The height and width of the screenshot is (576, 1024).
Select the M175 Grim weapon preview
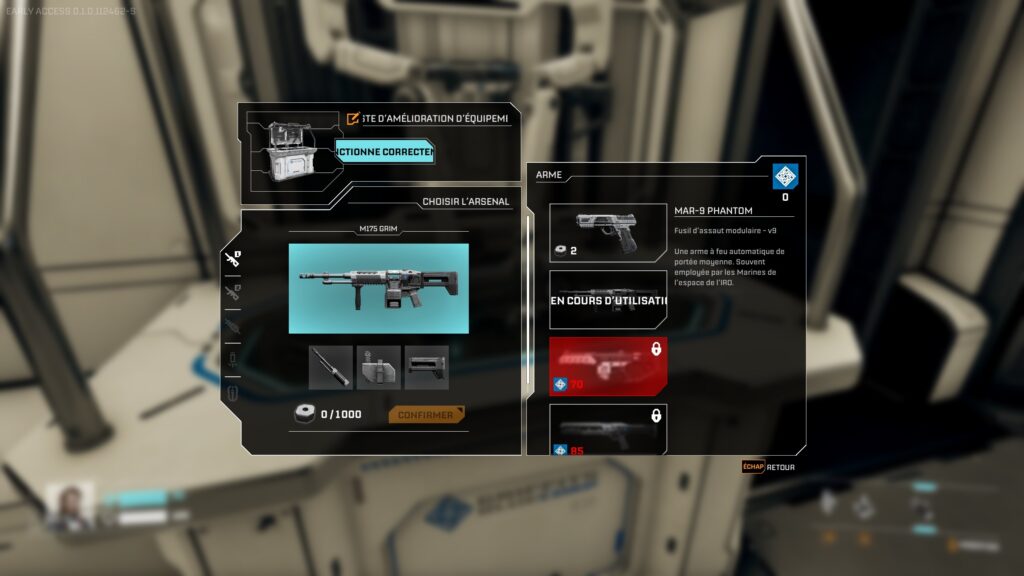[378, 288]
